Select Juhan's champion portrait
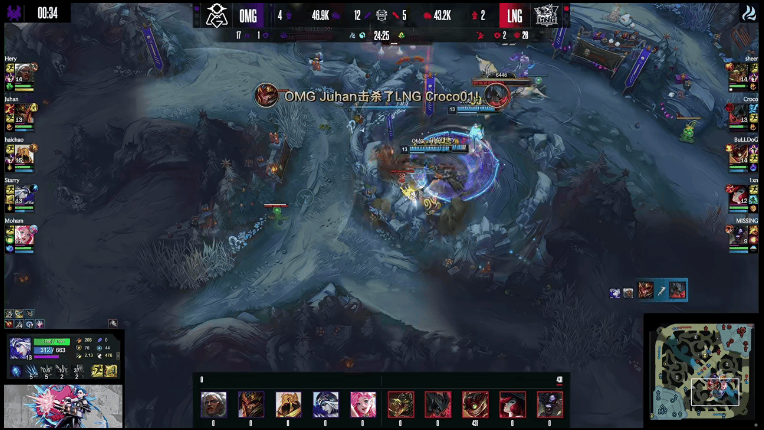This screenshot has width=764, height=430. (17, 112)
